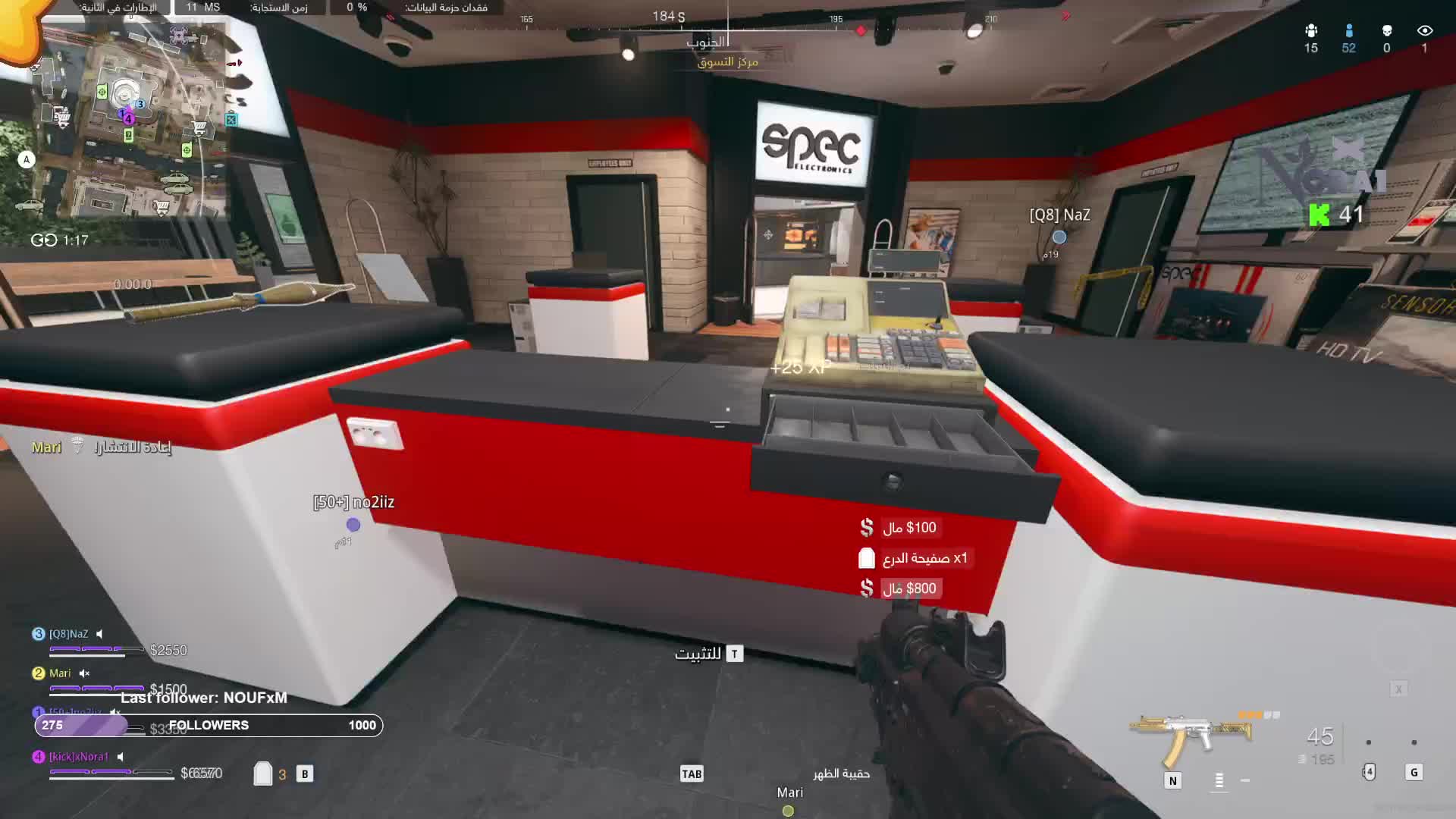Click the teams remaining icon
The image size is (1456, 819).
1310,31
